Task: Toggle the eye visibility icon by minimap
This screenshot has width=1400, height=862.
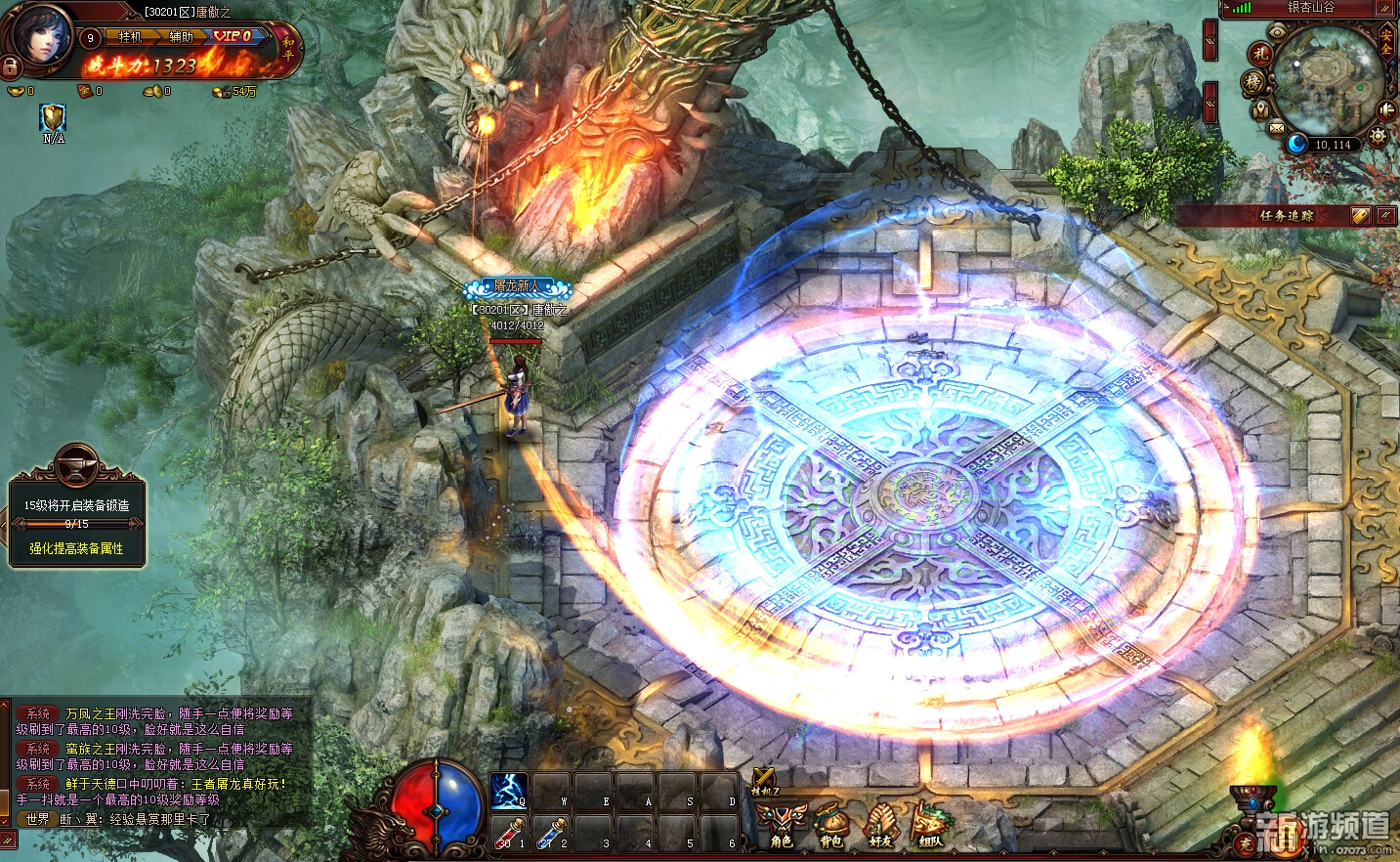Action: tap(1277, 31)
